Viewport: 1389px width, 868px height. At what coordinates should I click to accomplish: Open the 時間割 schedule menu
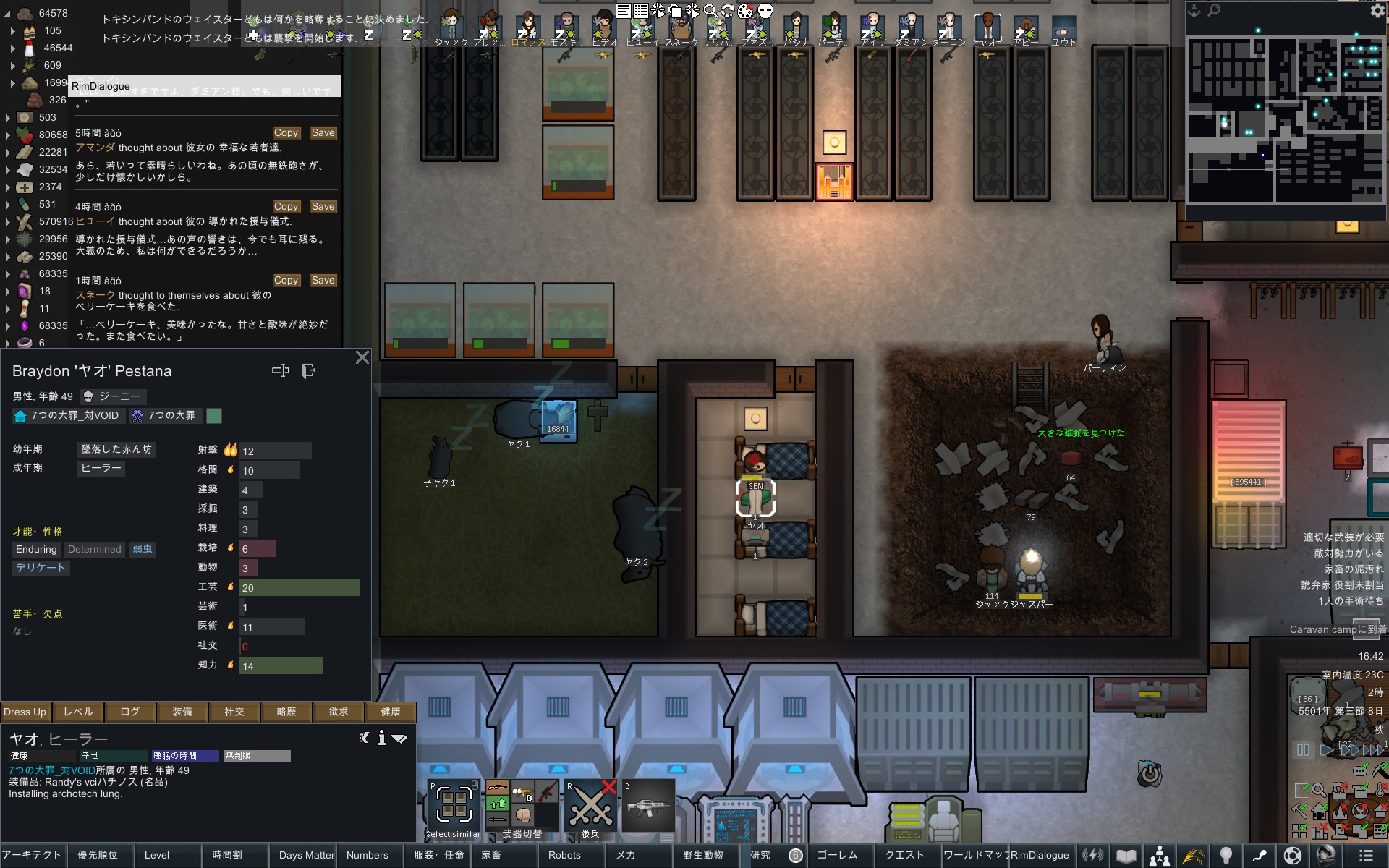pos(227,855)
